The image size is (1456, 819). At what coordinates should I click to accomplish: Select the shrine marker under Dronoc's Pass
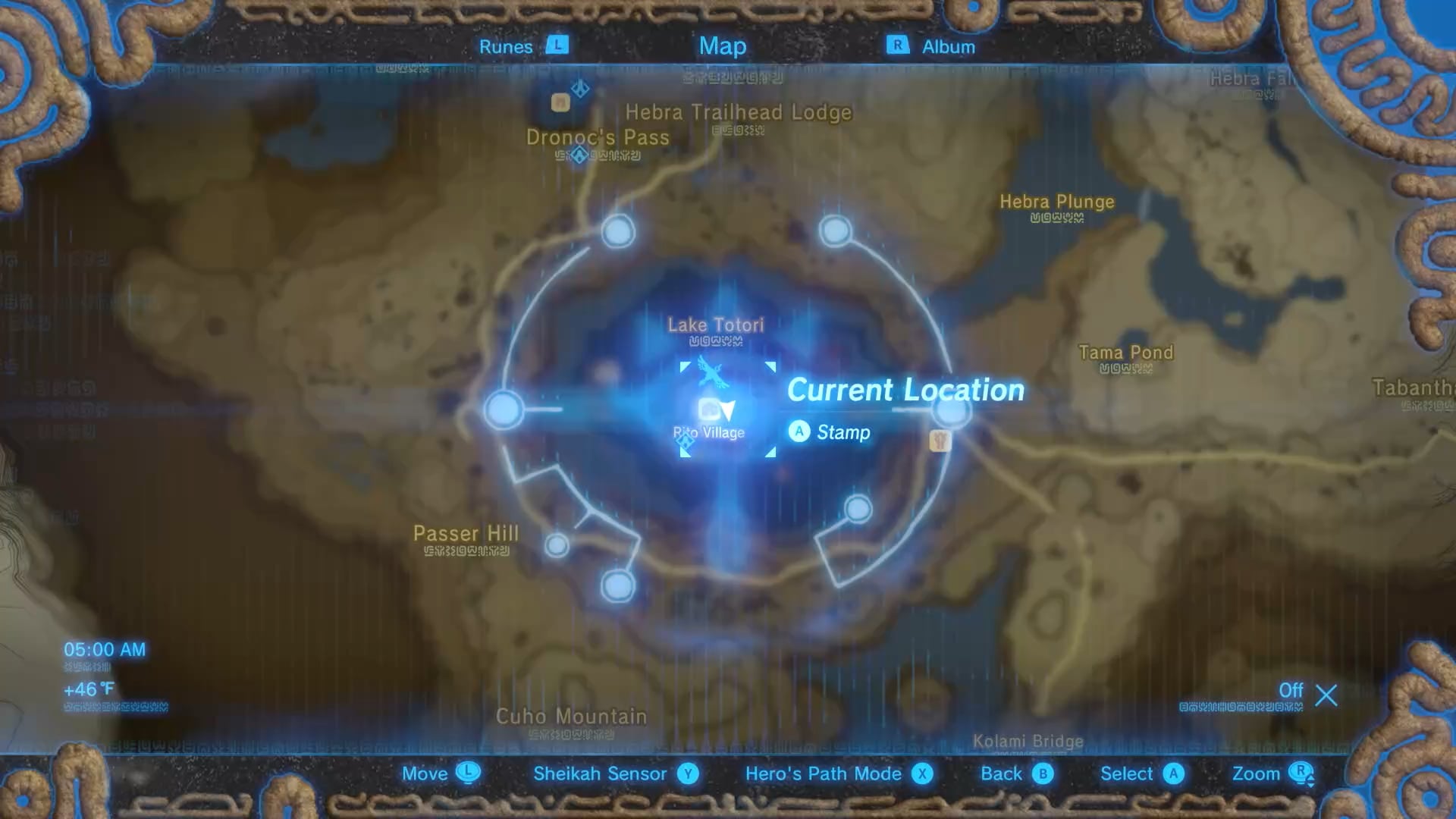580,155
